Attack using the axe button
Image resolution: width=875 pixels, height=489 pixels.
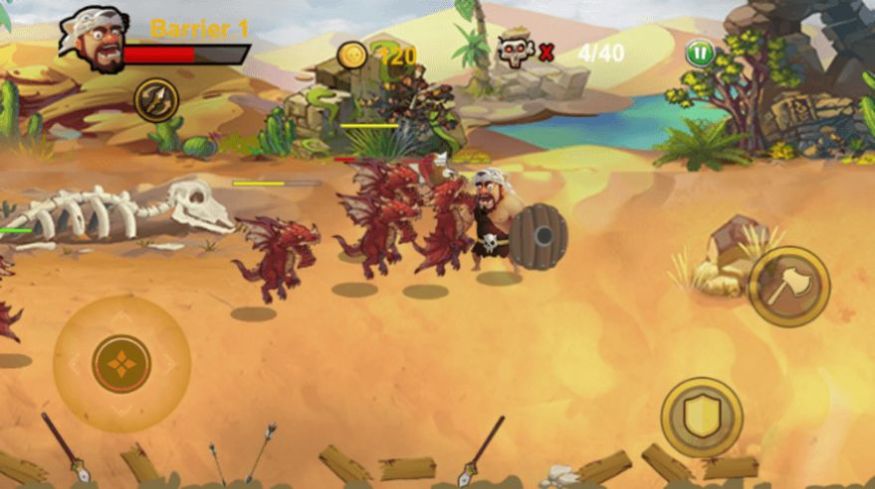pos(789,286)
